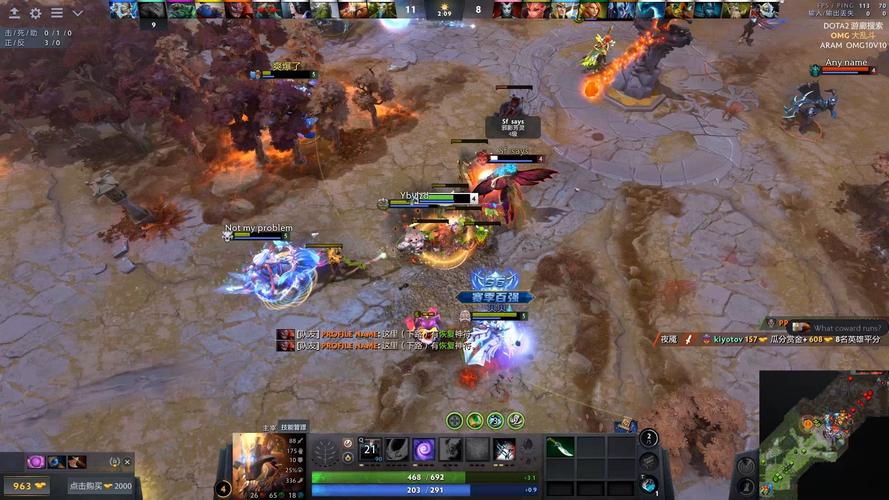This screenshot has height=500, width=889.
Task: Click the 2000 gold purchase button
Action: click(x=100, y=485)
